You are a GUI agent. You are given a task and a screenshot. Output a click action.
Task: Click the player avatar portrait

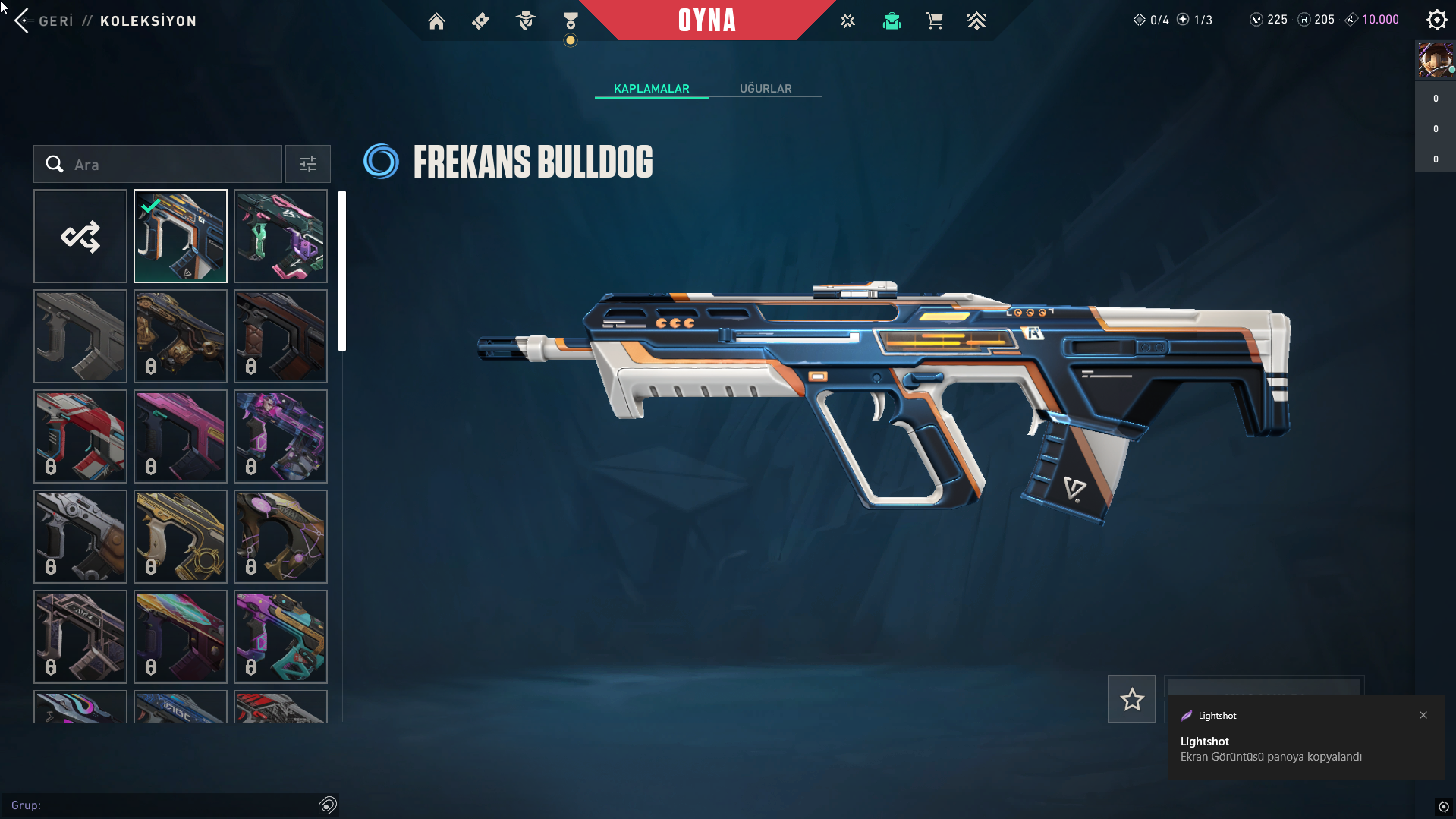click(1435, 60)
